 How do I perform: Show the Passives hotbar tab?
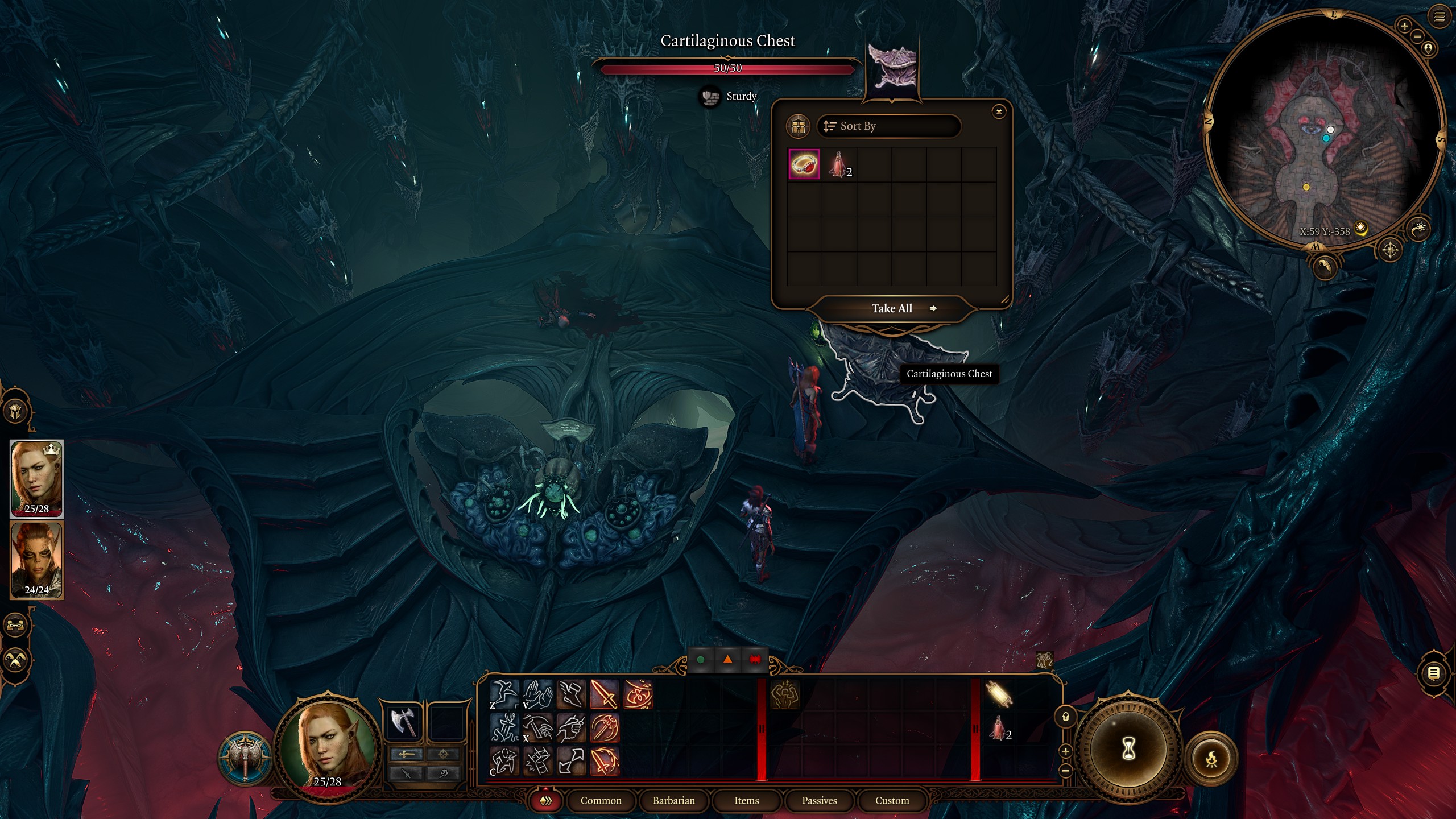coord(819,800)
